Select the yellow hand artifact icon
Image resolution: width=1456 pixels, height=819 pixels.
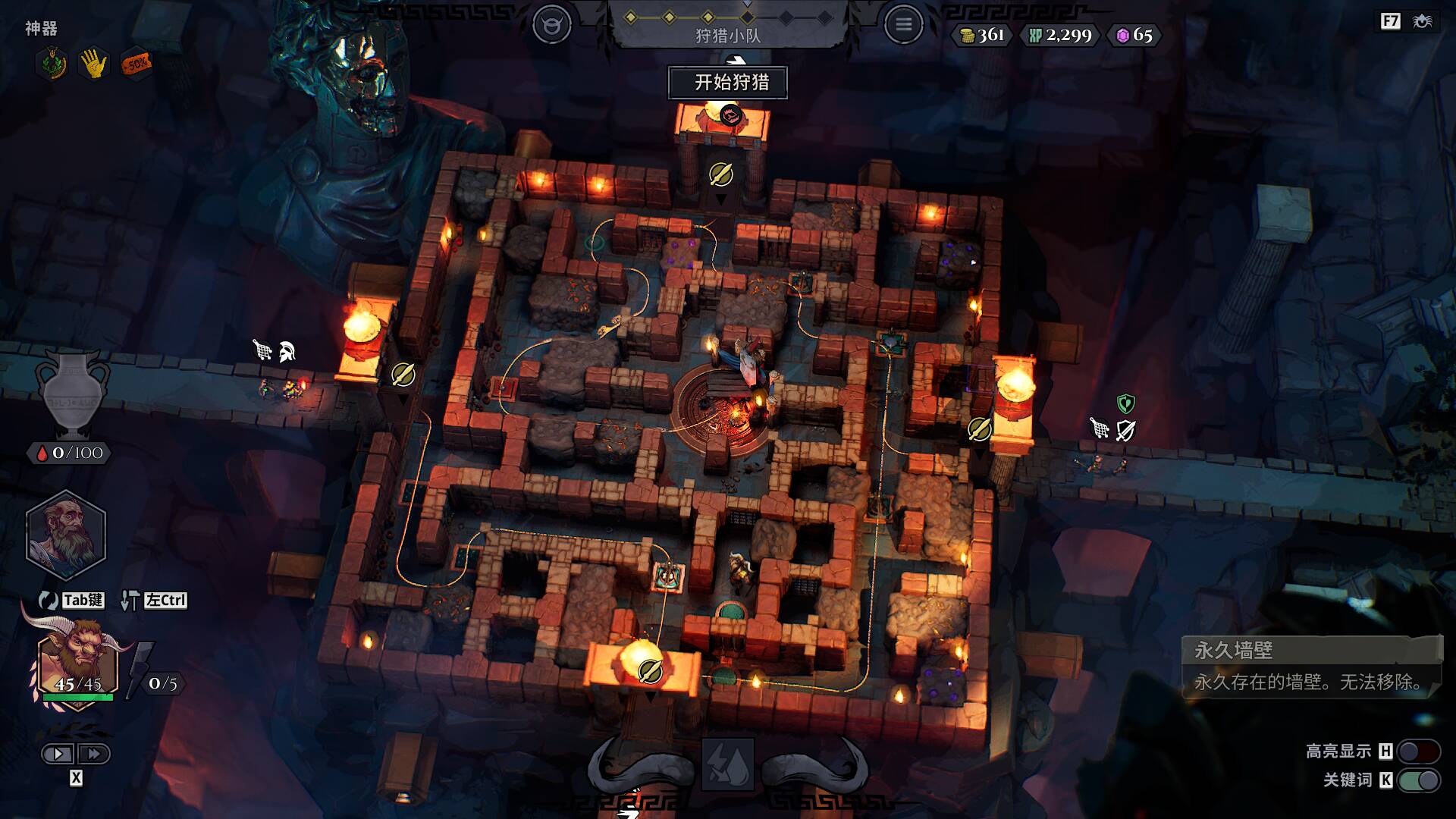click(x=93, y=64)
